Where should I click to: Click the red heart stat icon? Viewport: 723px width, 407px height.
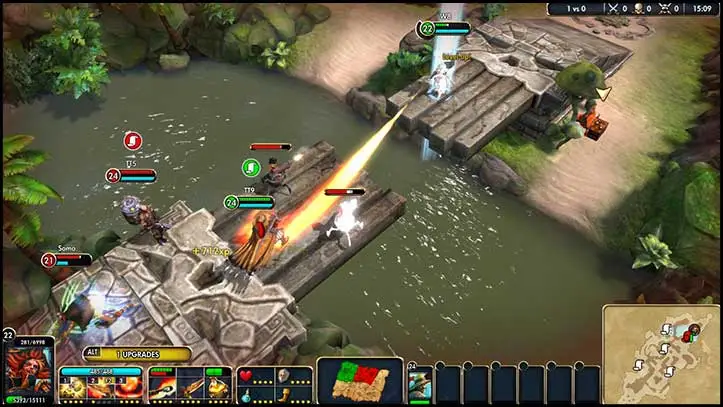tap(245, 376)
